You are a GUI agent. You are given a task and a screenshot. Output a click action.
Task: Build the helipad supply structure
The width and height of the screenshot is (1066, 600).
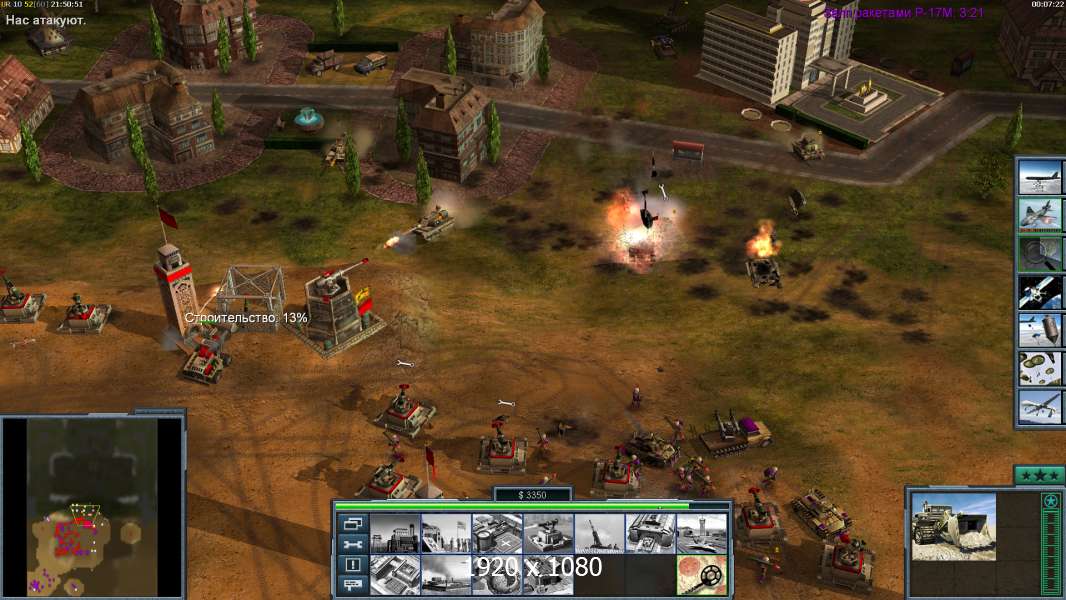[496, 533]
